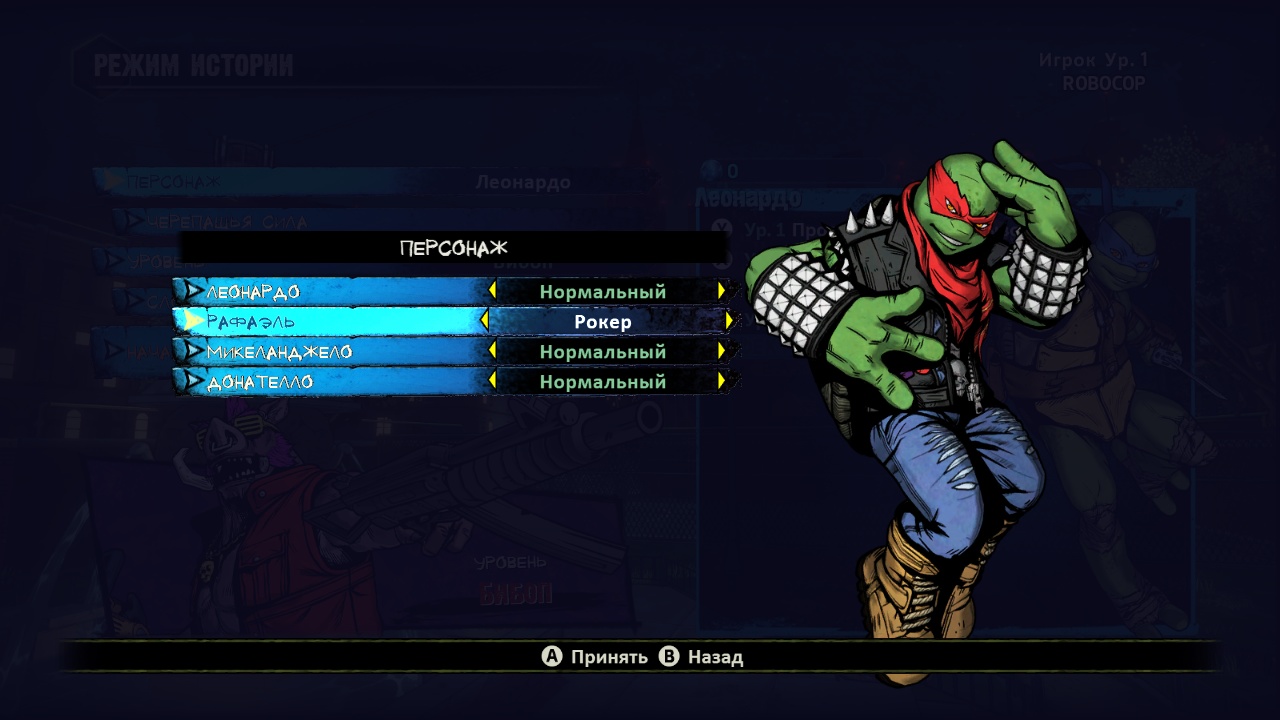The height and width of the screenshot is (720, 1280).
Task: Switch Рафаэль's Рокер costume to previous
Action: pos(485,321)
